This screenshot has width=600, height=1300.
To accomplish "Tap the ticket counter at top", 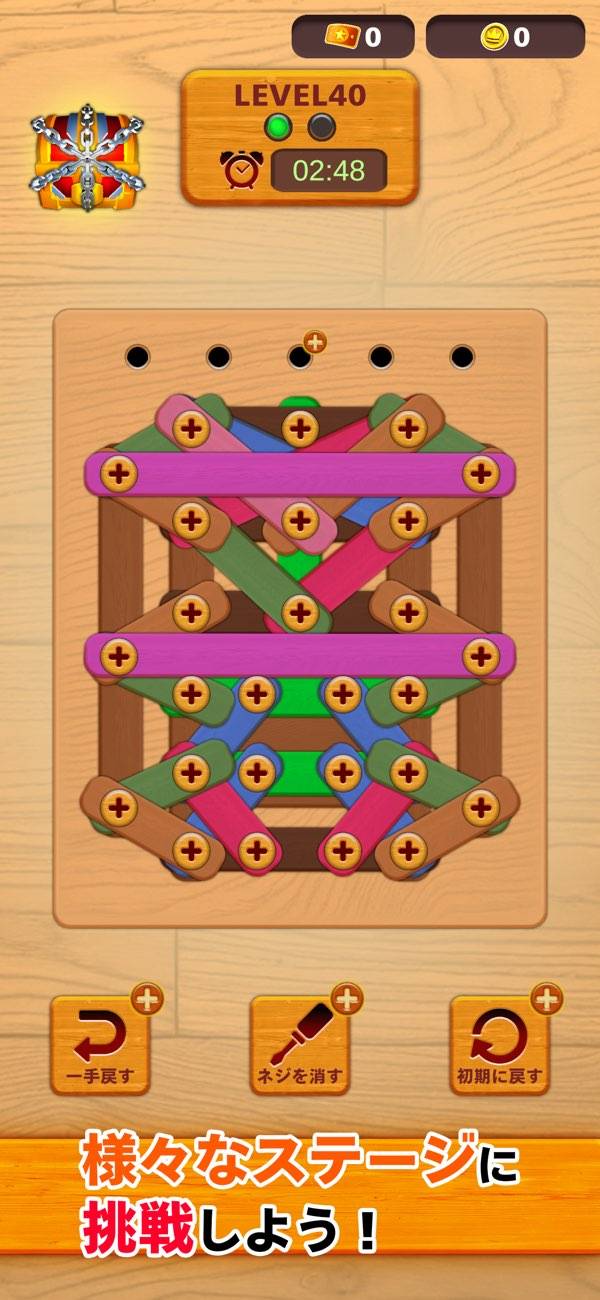I will (352, 37).
